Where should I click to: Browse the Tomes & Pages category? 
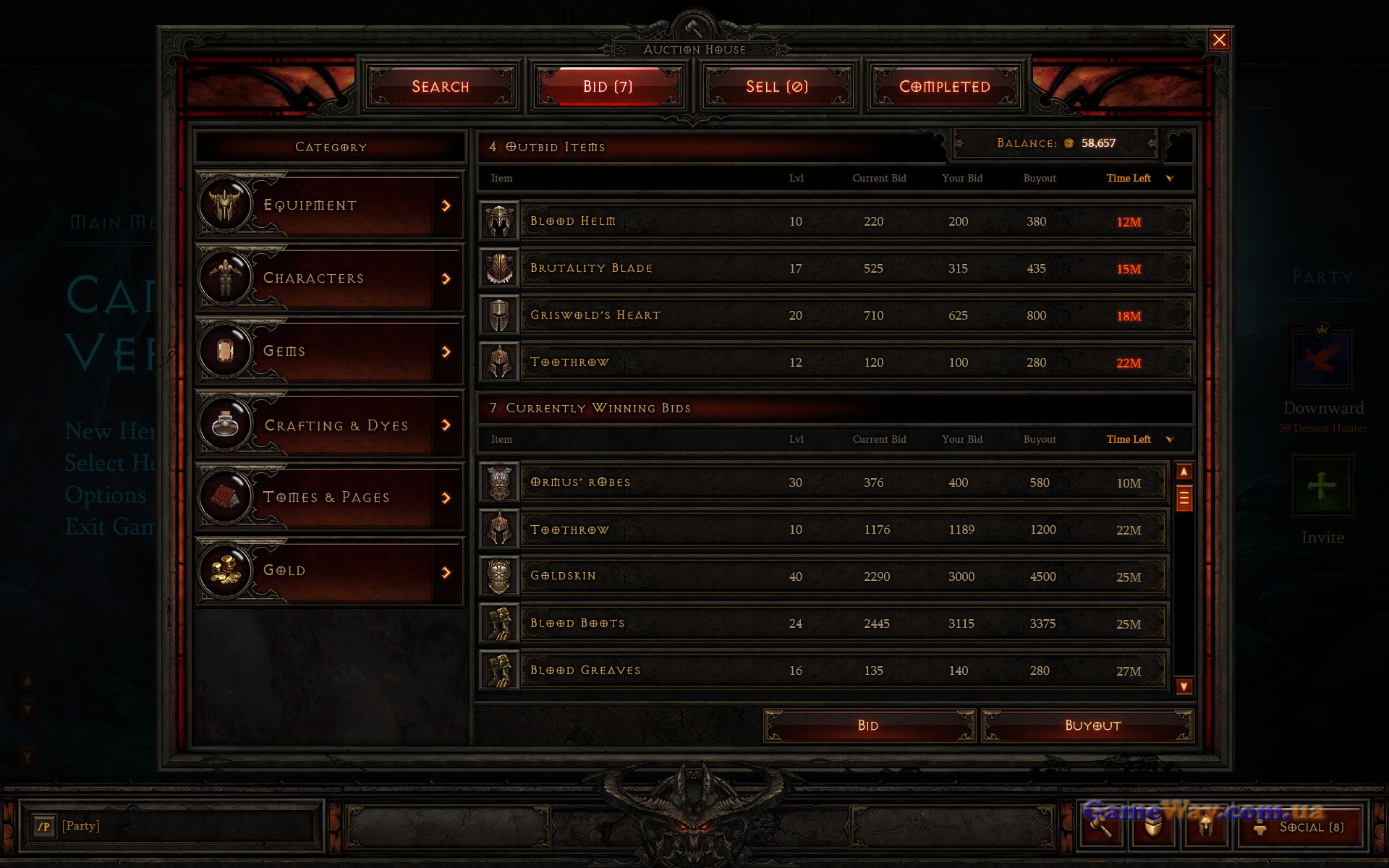tap(329, 498)
